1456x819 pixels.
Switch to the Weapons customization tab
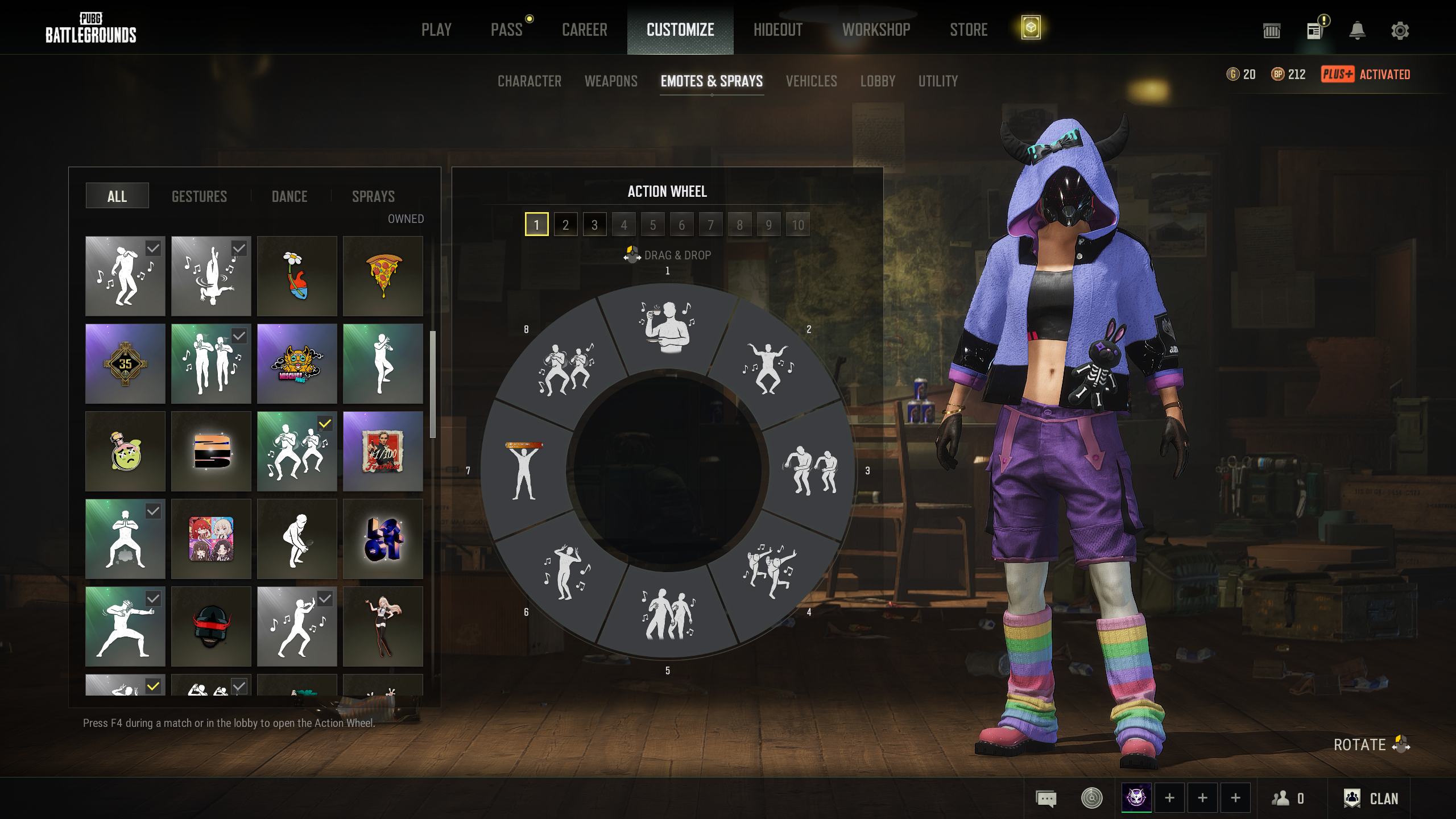611,81
